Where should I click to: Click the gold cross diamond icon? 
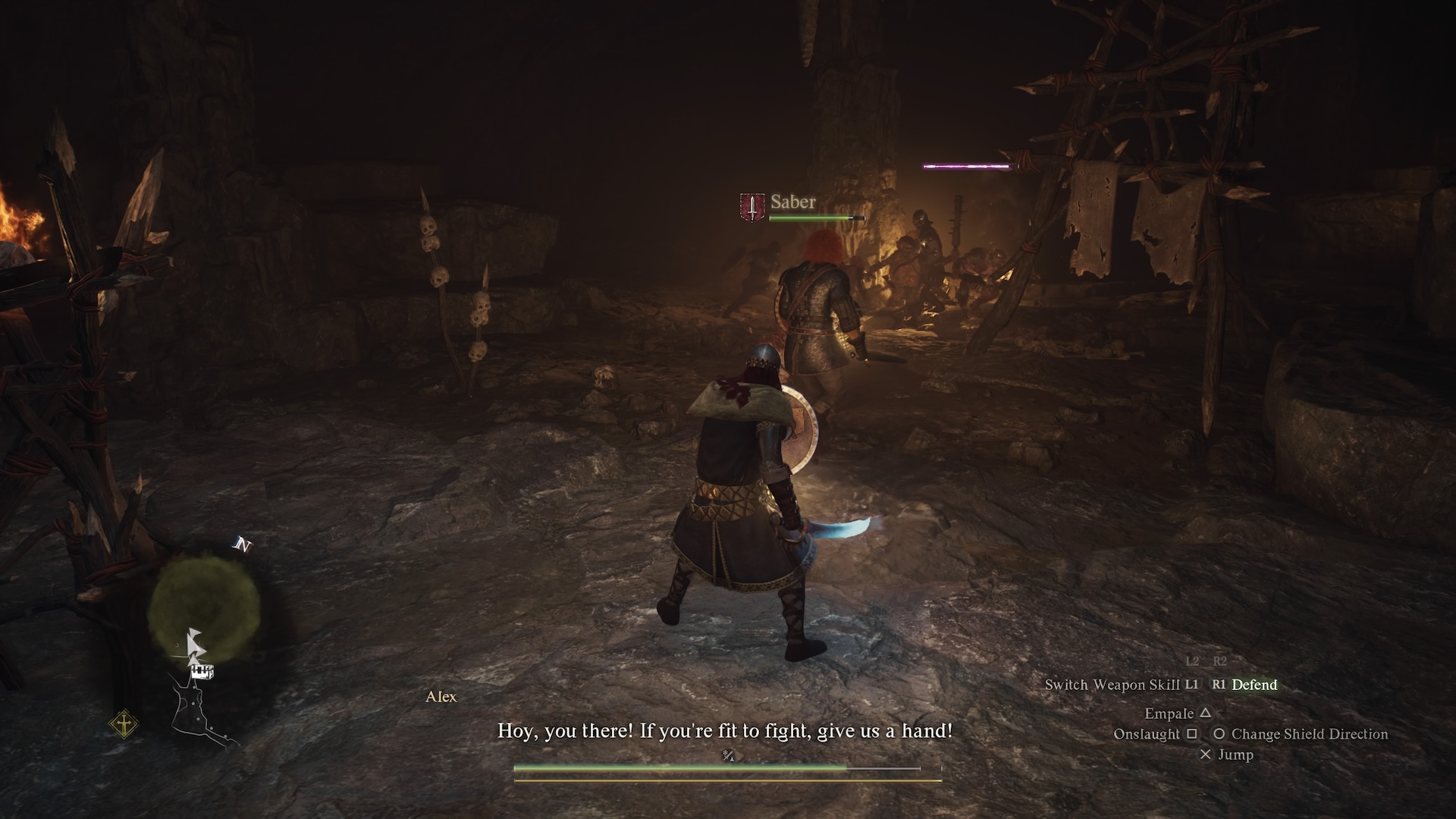click(123, 724)
